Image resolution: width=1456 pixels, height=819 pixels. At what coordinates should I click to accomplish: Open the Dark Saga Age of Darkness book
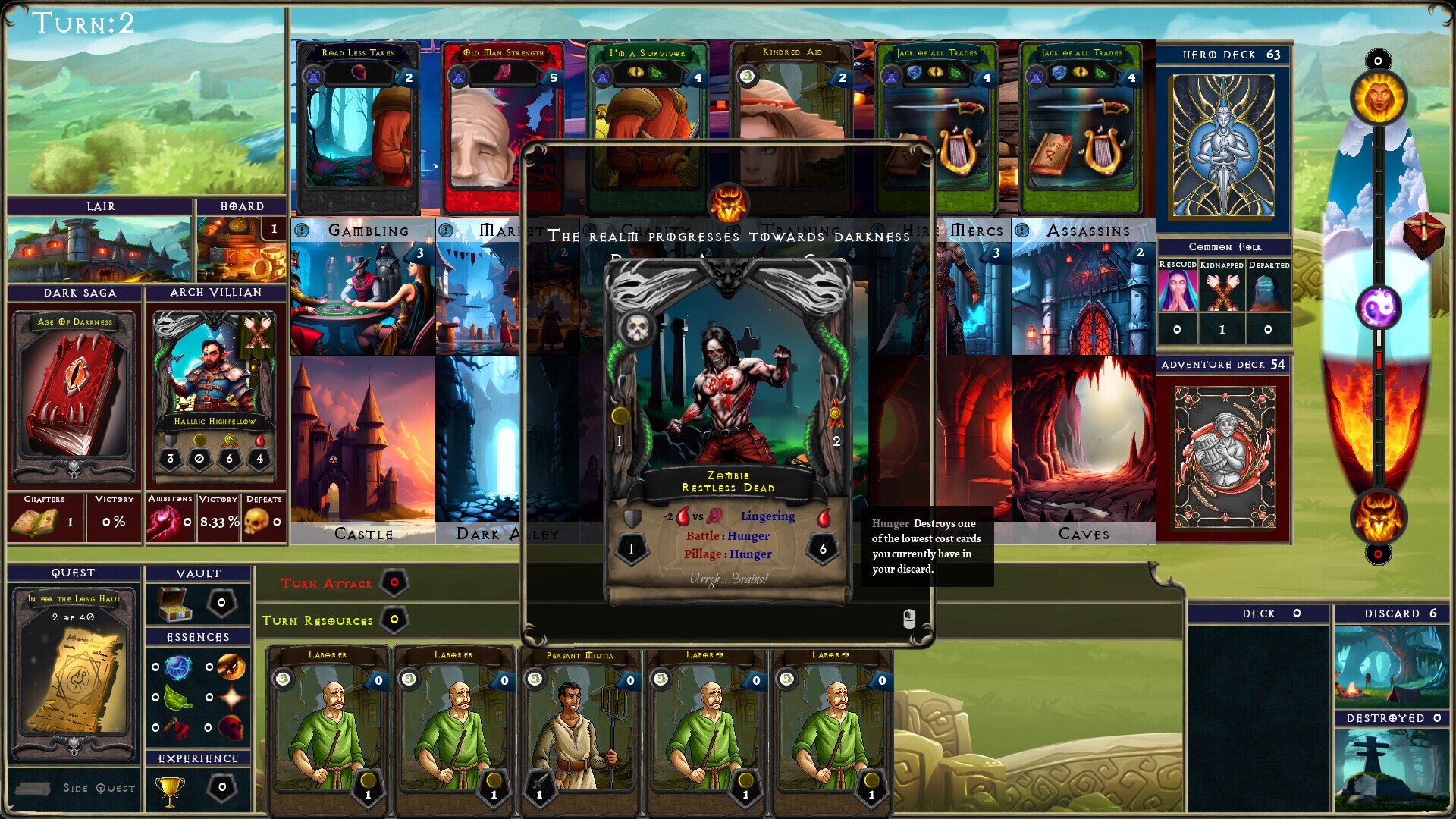coord(72,394)
